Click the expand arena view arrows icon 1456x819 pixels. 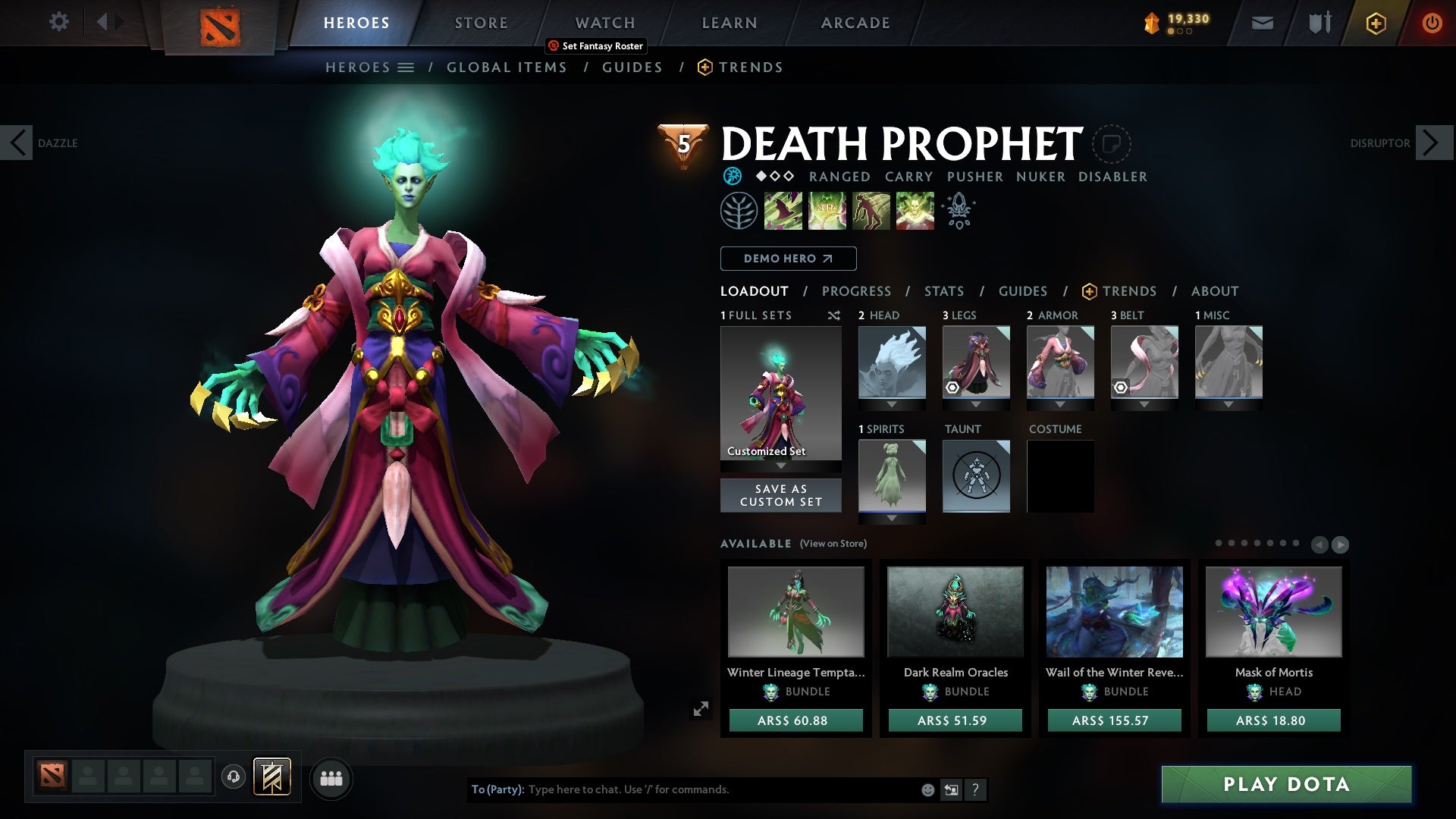pyautogui.click(x=701, y=708)
